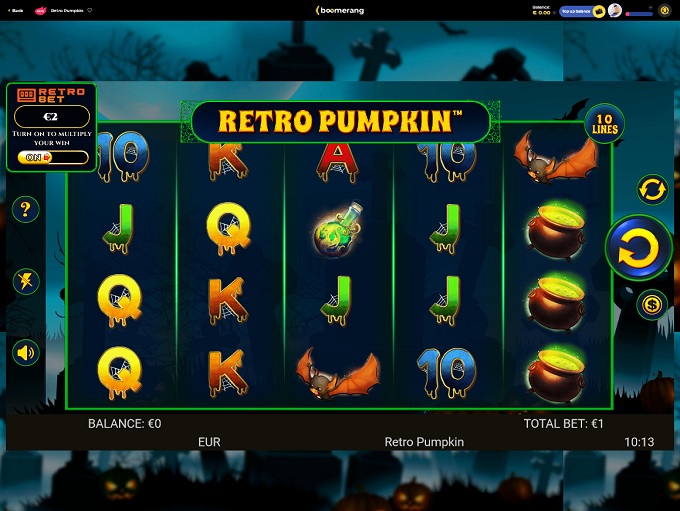Go back using the top Back link
Viewport: 680px width, 511px height.
pos(16,11)
